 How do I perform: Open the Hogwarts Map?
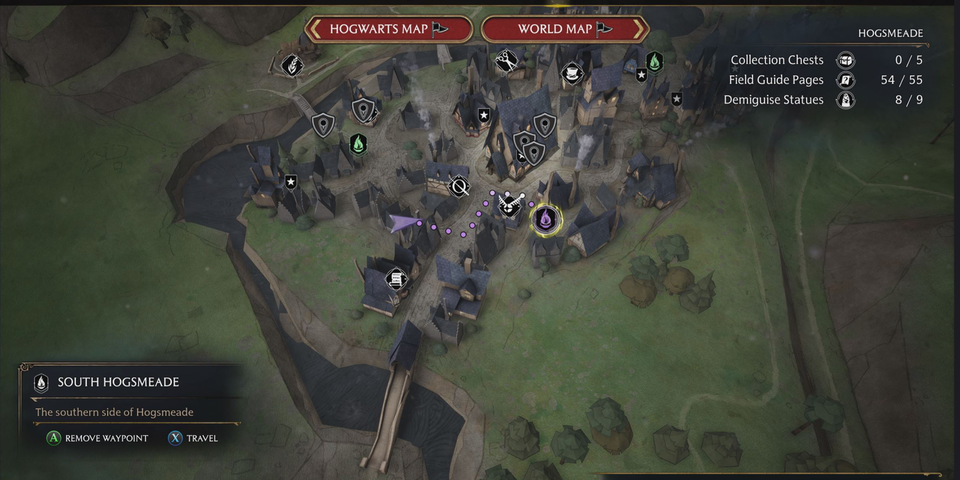point(388,29)
